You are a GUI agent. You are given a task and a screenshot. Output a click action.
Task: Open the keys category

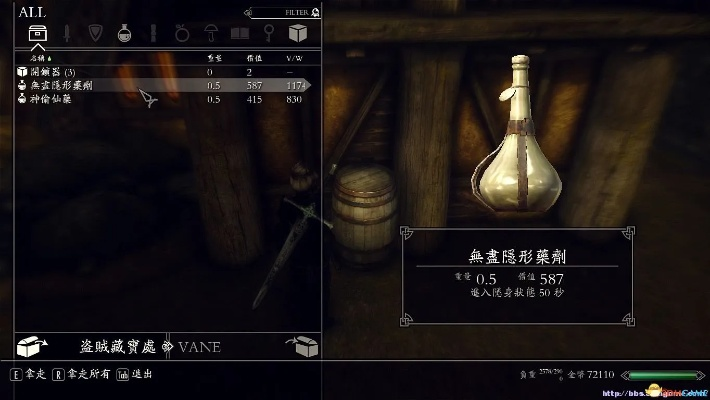[x=268, y=35]
